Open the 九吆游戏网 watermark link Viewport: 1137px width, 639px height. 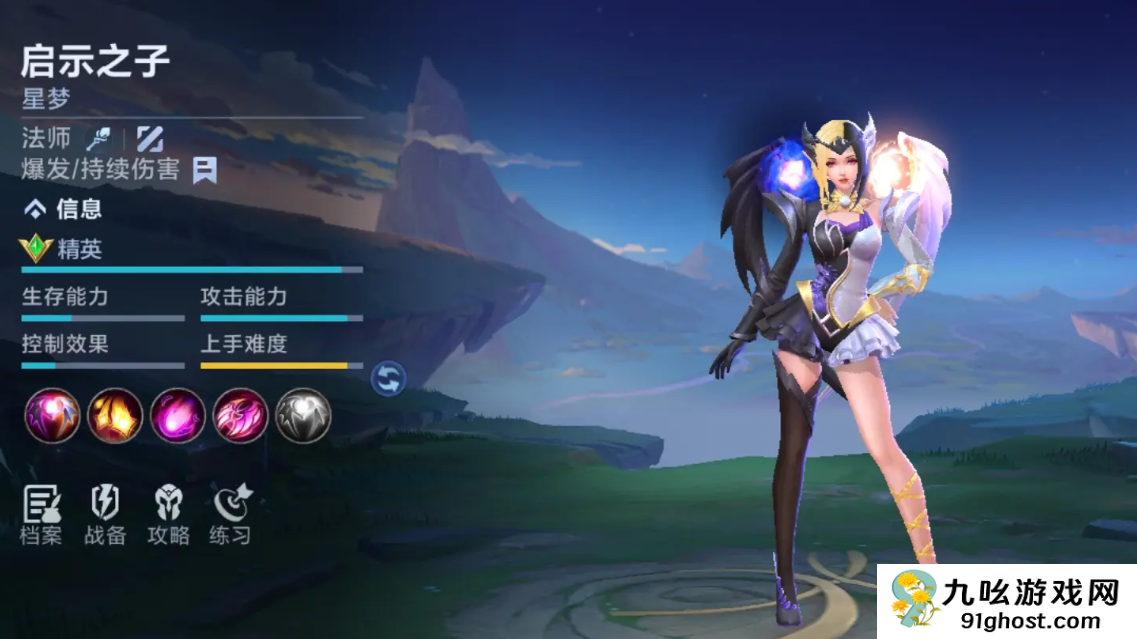click(x=1007, y=601)
